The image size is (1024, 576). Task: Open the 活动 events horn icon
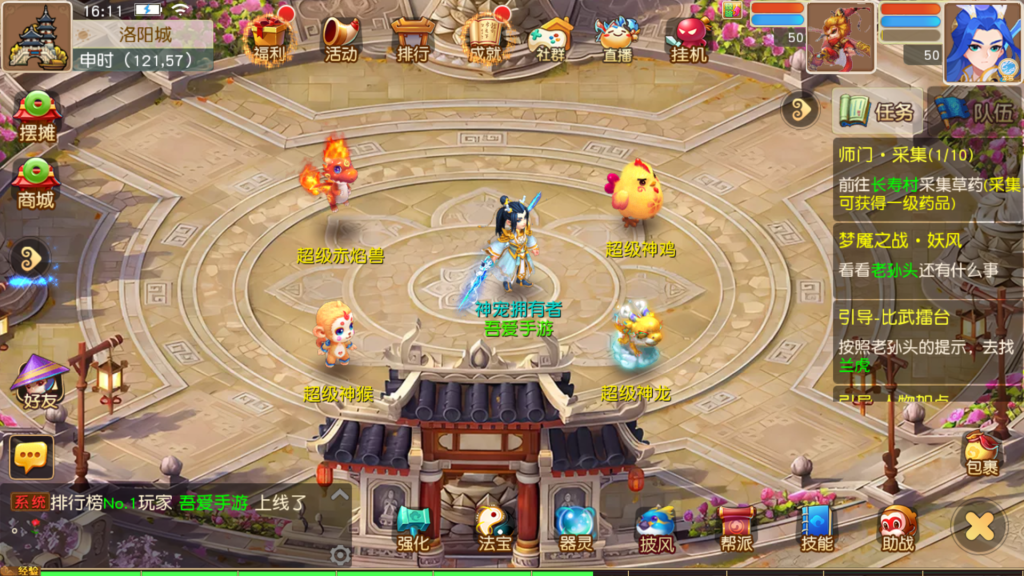[341, 38]
